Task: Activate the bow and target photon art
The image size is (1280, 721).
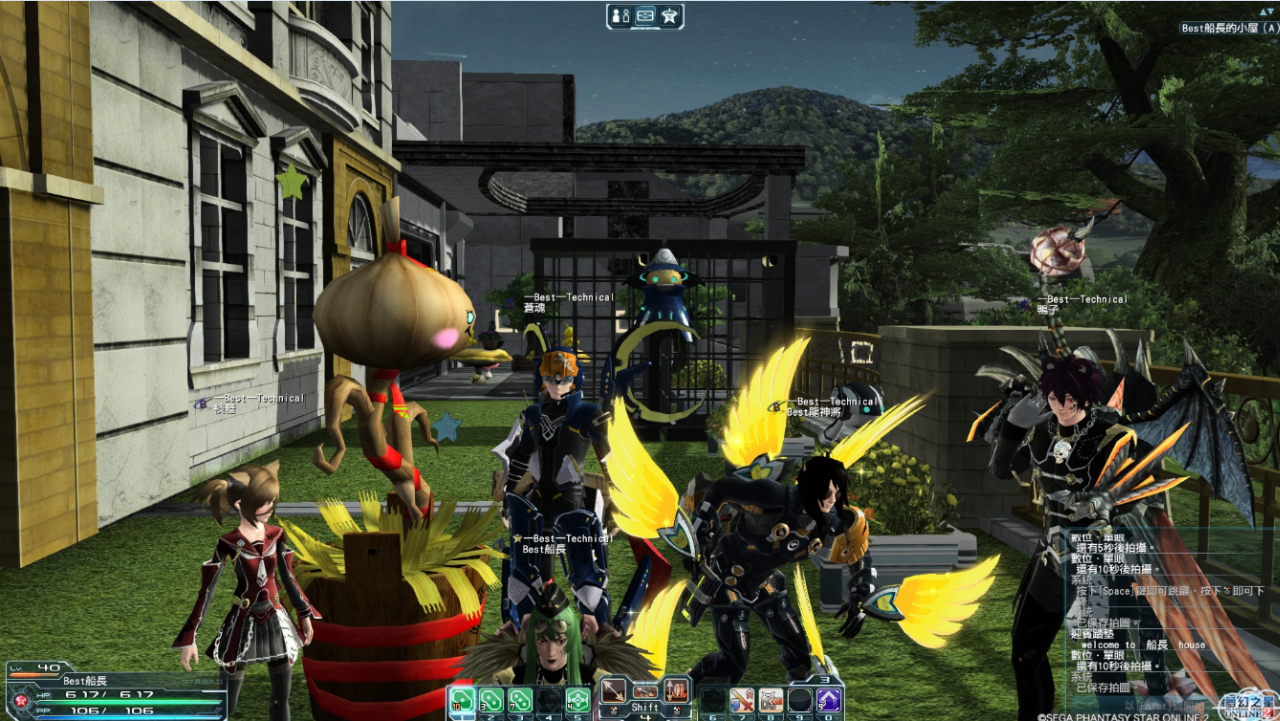Action: pyautogui.click(x=677, y=690)
